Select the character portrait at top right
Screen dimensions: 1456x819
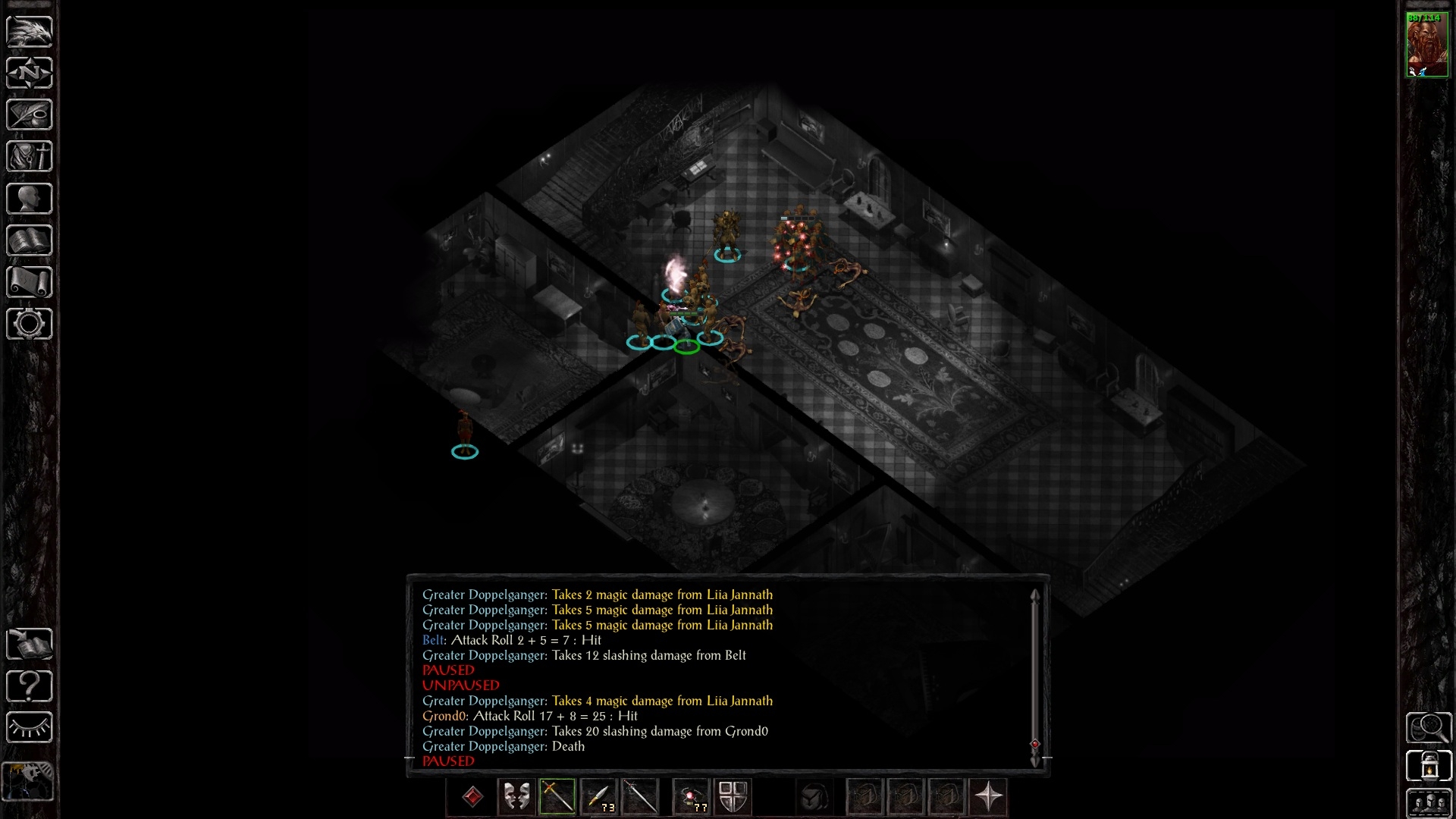(x=1426, y=44)
